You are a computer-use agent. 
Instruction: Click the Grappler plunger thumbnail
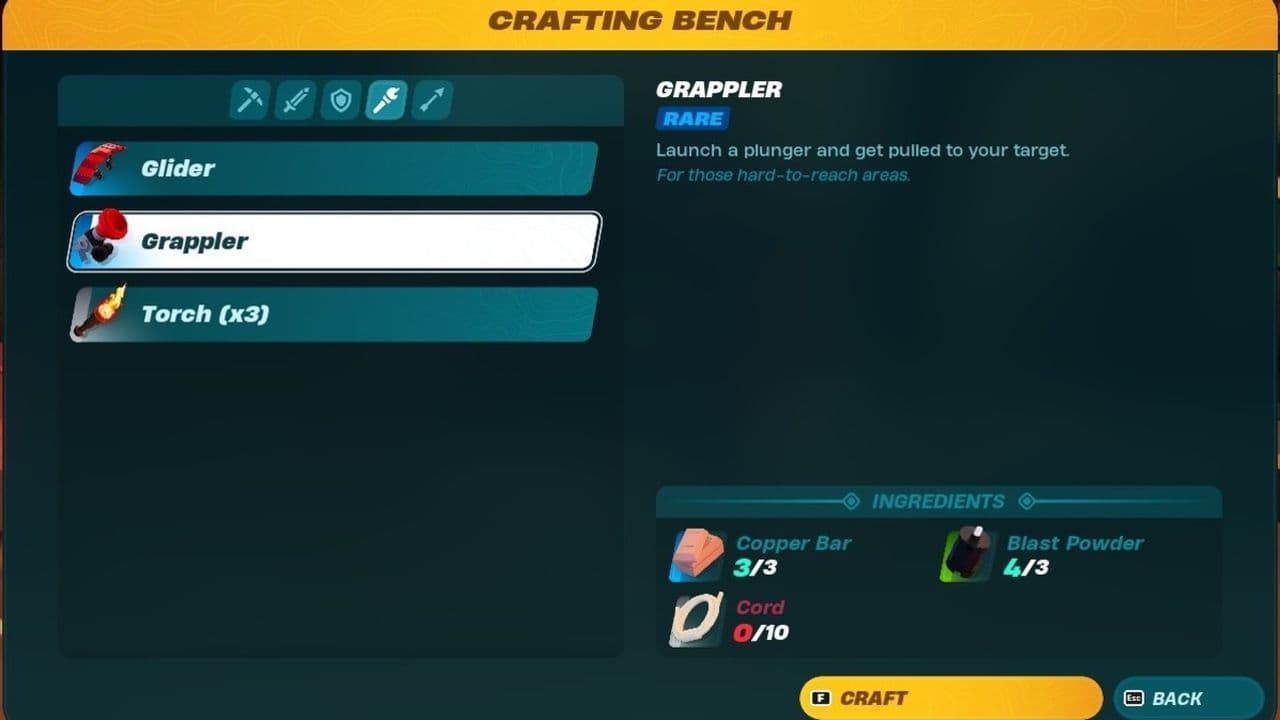coord(100,240)
